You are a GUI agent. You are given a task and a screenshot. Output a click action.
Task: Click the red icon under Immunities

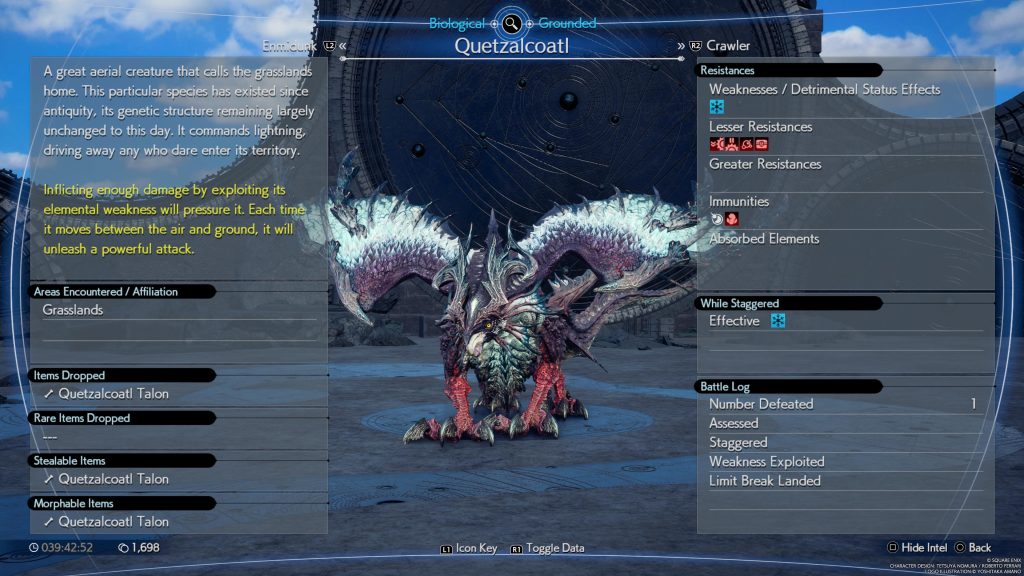point(732,219)
